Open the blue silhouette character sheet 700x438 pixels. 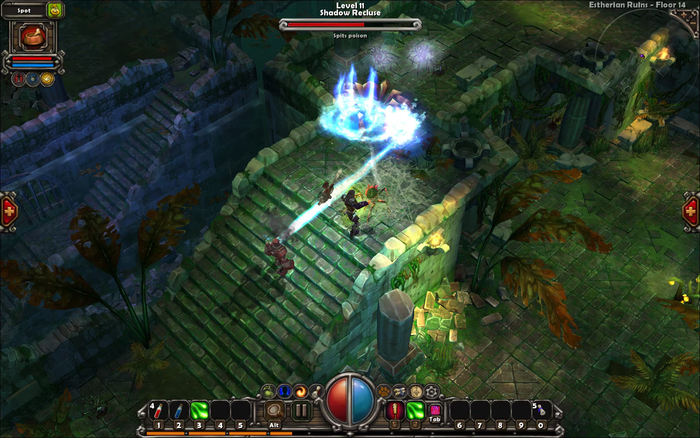[284, 391]
